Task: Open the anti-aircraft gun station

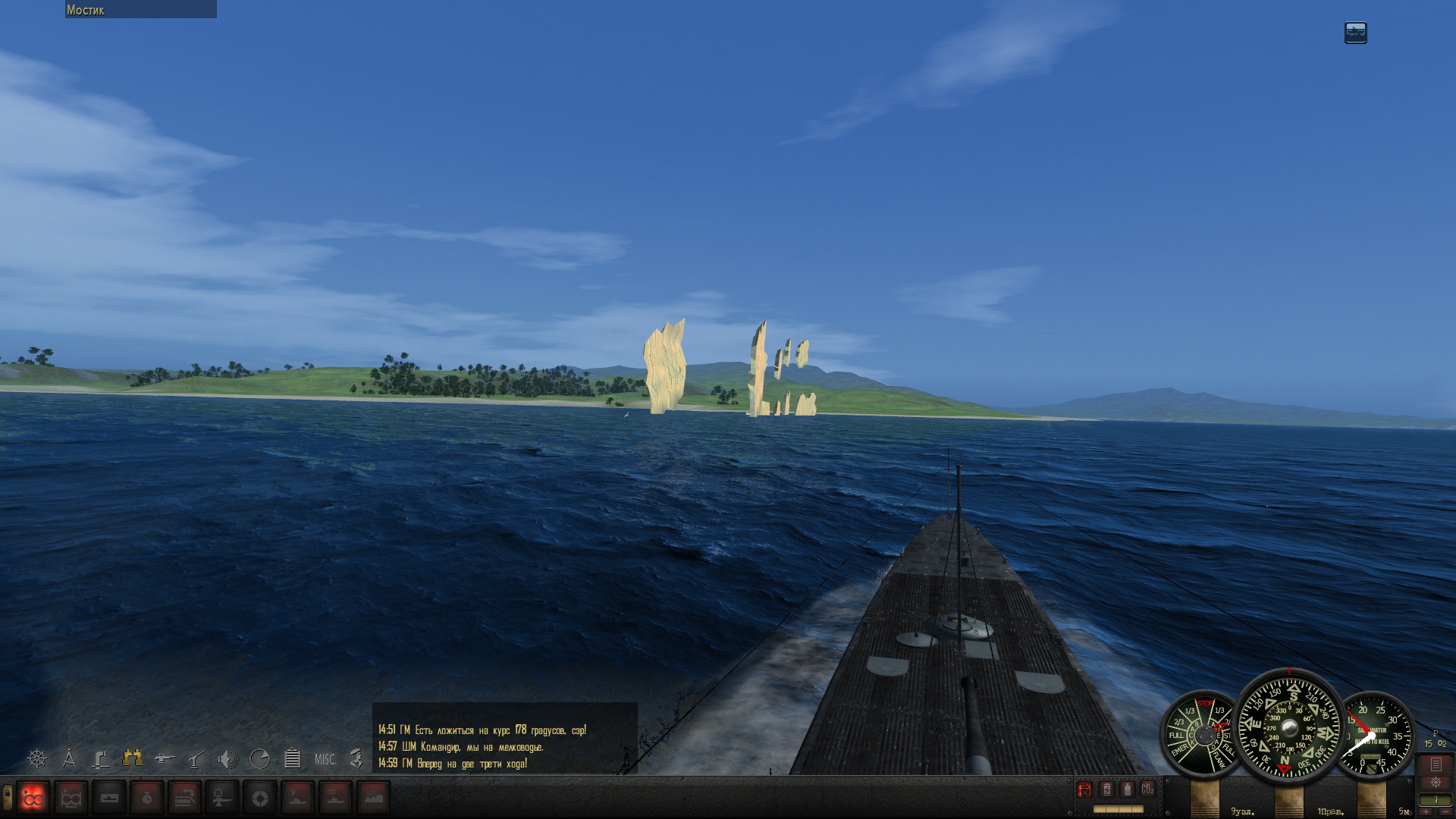Action: tap(196, 758)
